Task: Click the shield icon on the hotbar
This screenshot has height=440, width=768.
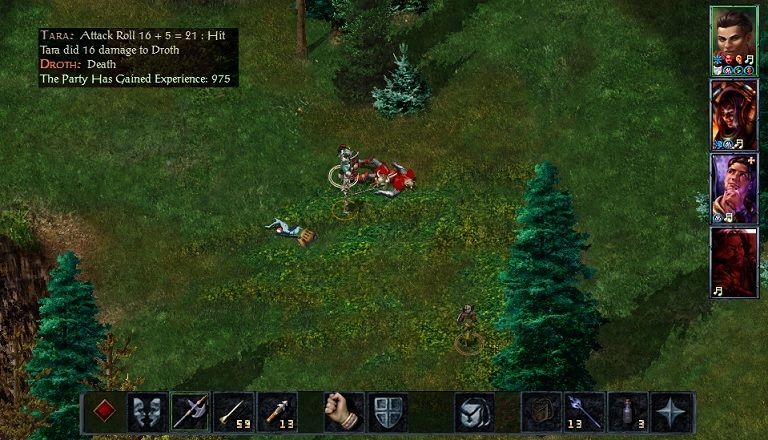Action: point(386,412)
